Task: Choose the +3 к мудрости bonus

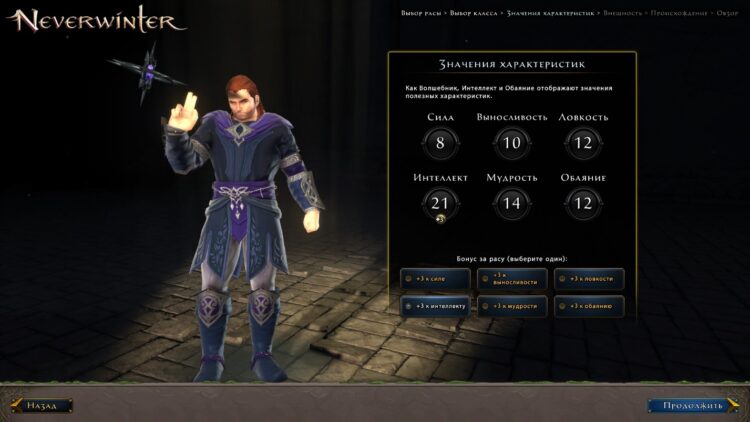Action: click(x=512, y=306)
